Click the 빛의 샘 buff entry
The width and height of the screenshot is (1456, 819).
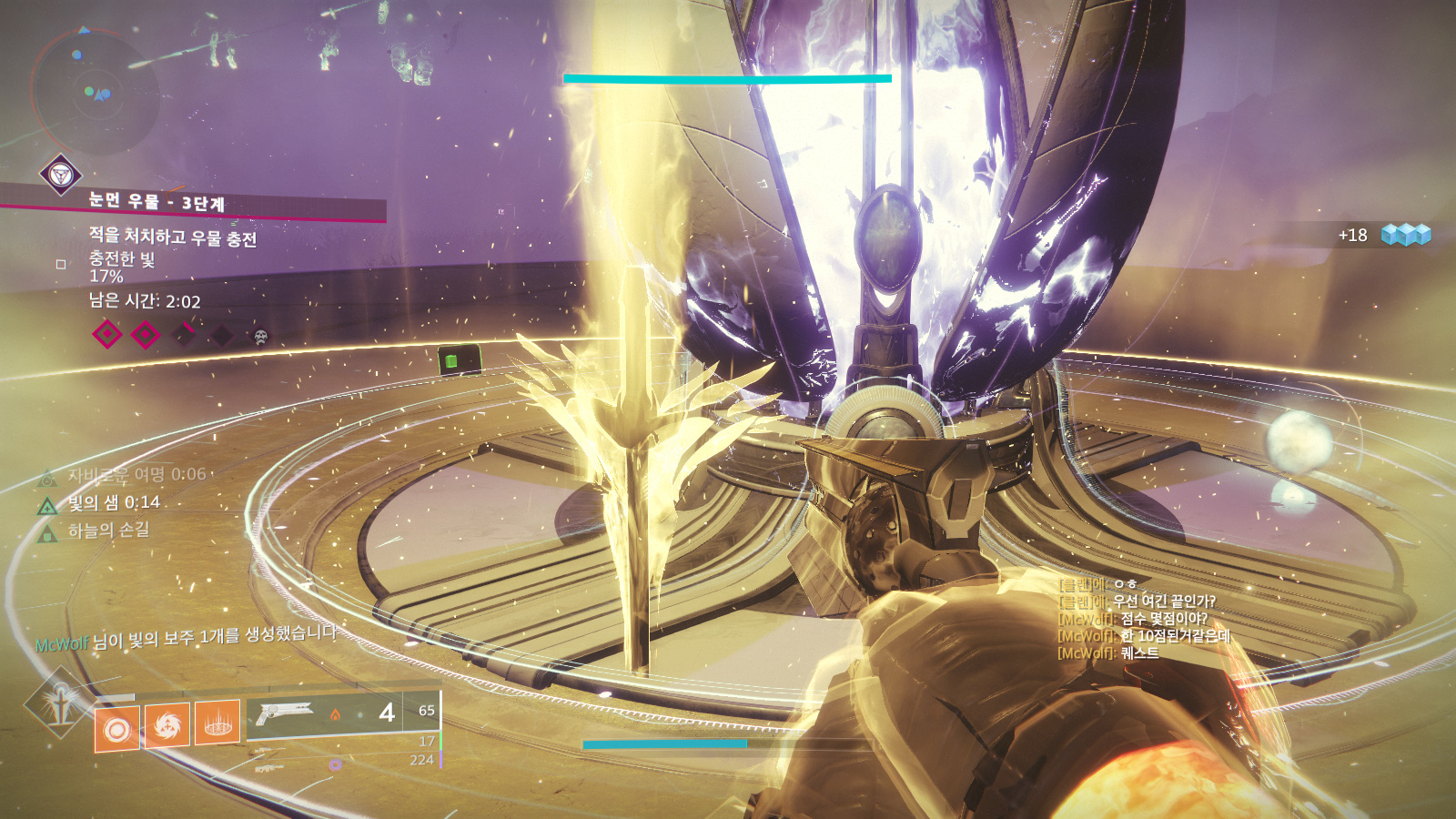114,502
